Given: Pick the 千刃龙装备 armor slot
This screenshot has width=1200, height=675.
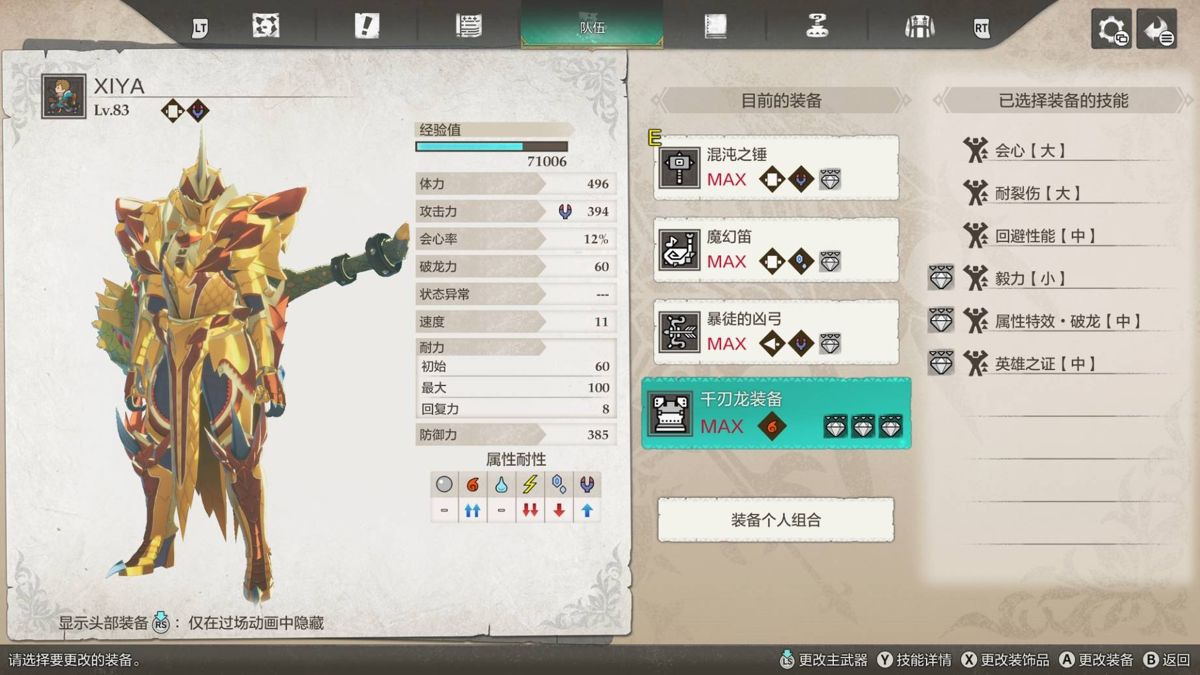Looking at the screenshot, I should click(x=776, y=413).
